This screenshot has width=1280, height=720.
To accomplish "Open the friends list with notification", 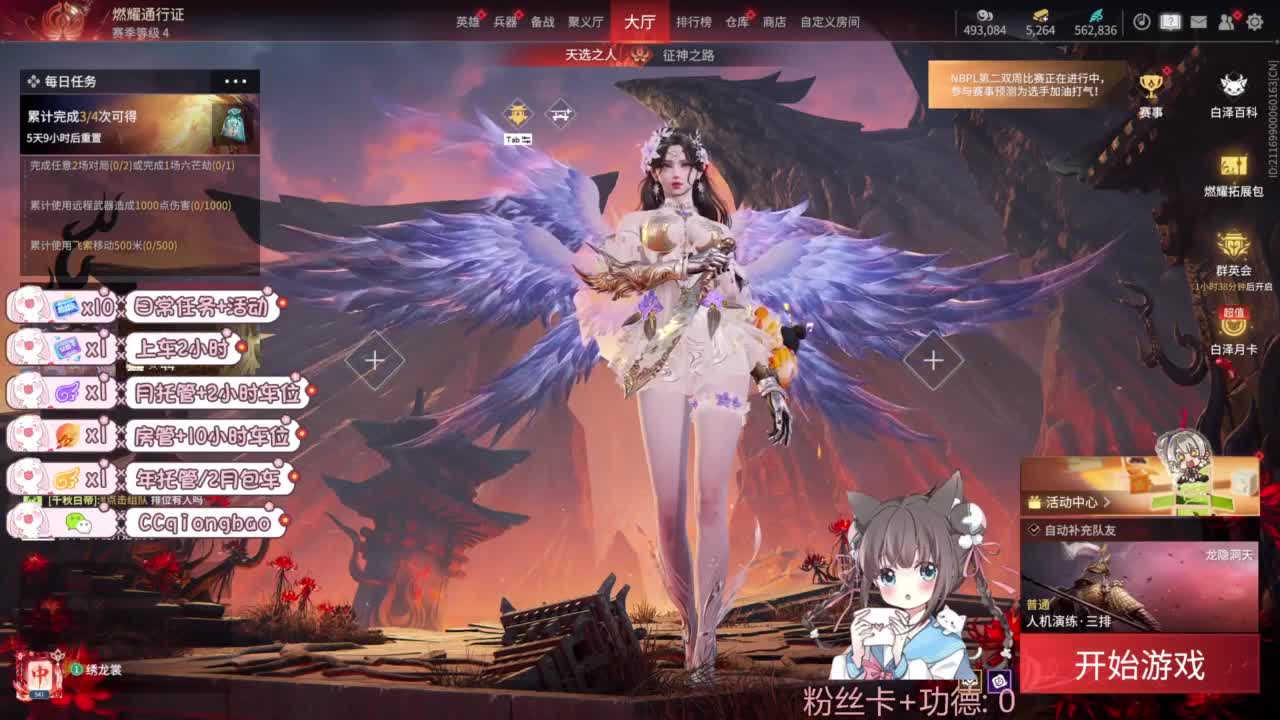I will [x=1225, y=21].
